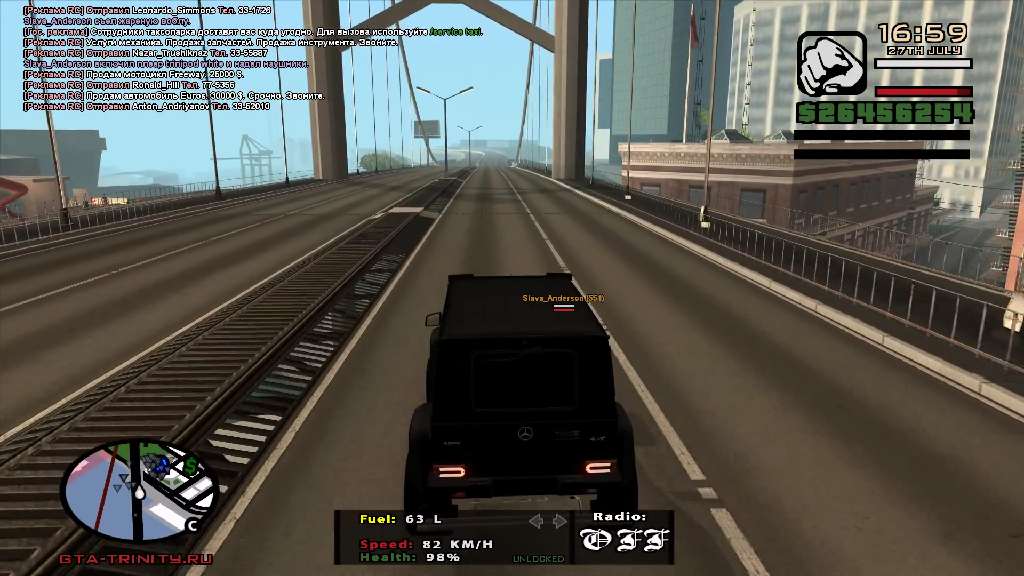Toggle the UNLOCKED door status label

[x=538, y=558]
